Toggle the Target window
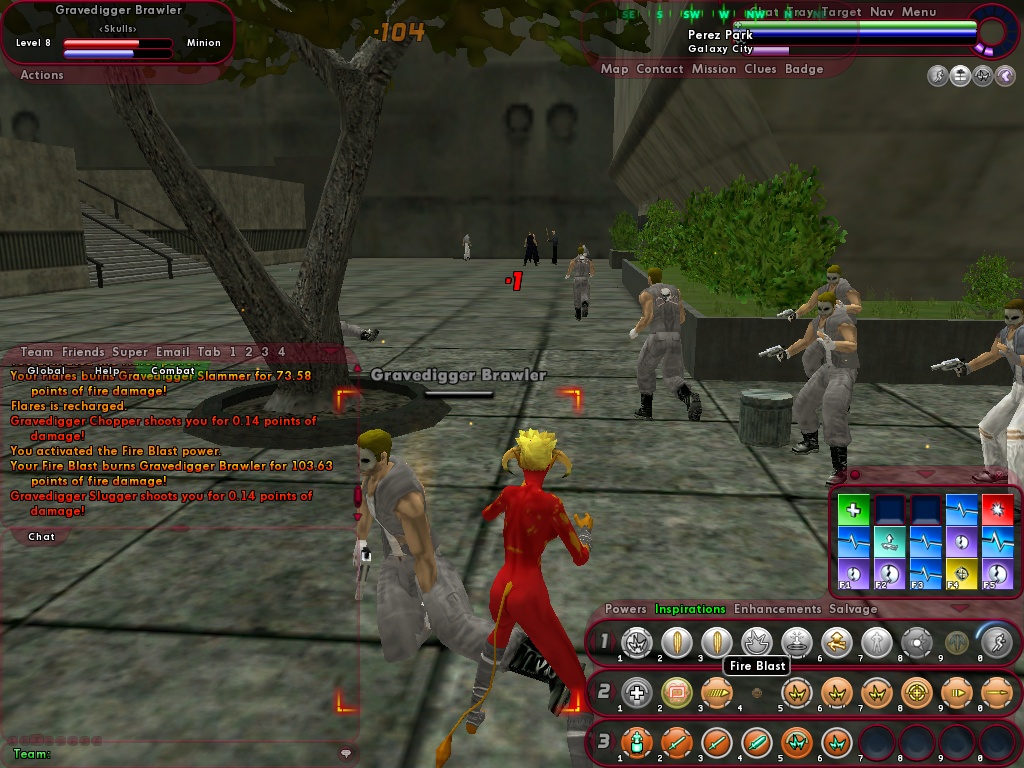Image resolution: width=1024 pixels, height=768 pixels. click(840, 12)
